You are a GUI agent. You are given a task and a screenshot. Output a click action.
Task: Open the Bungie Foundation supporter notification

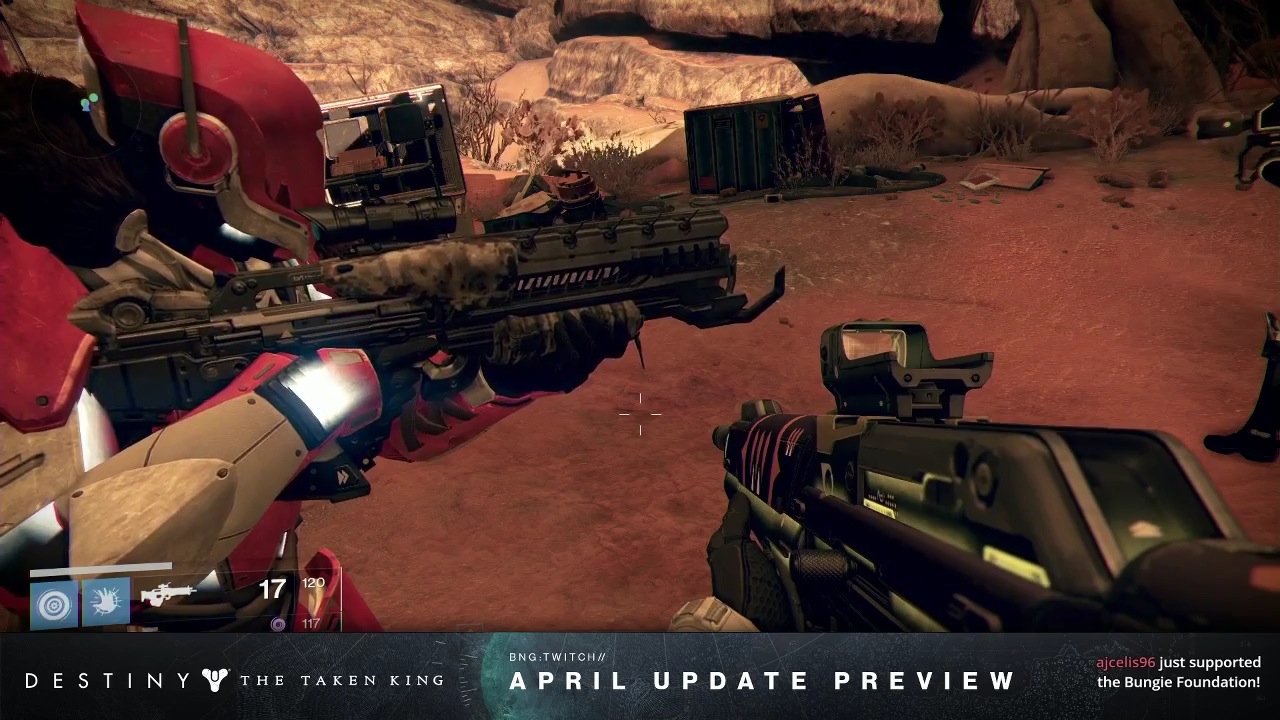pyautogui.click(x=1178, y=672)
